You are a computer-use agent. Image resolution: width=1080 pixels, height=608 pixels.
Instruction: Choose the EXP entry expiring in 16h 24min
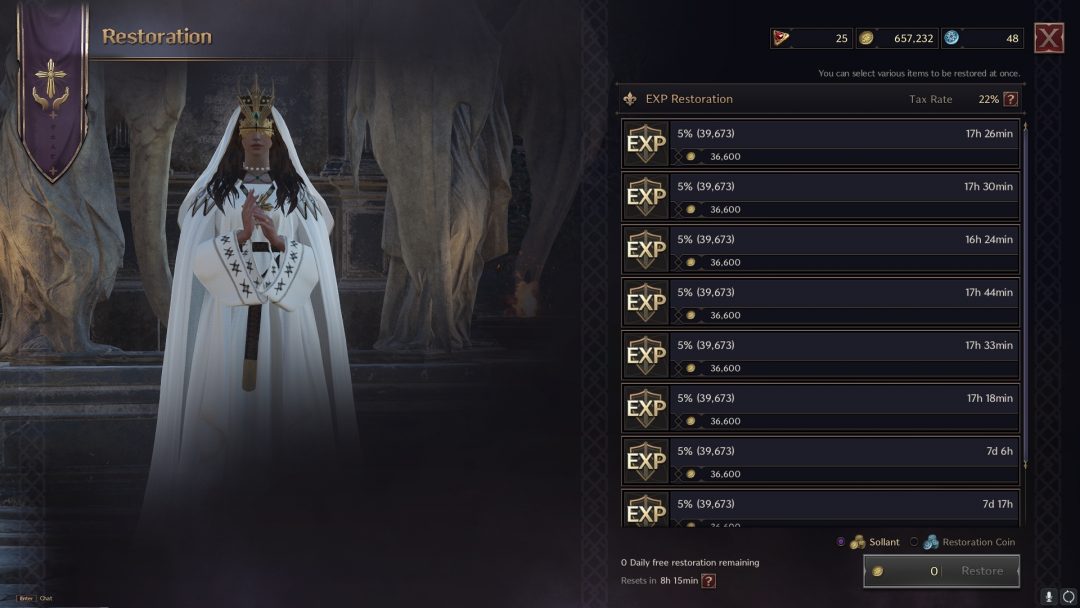click(820, 250)
